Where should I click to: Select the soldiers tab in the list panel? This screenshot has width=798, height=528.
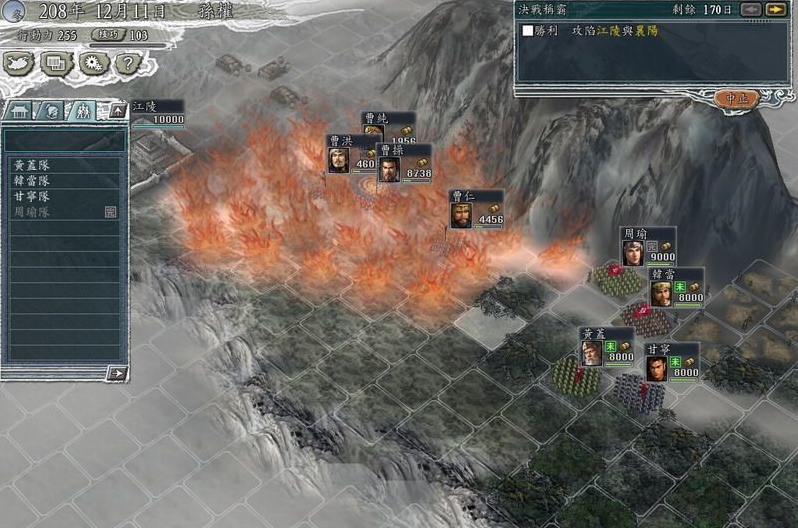click(83, 110)
